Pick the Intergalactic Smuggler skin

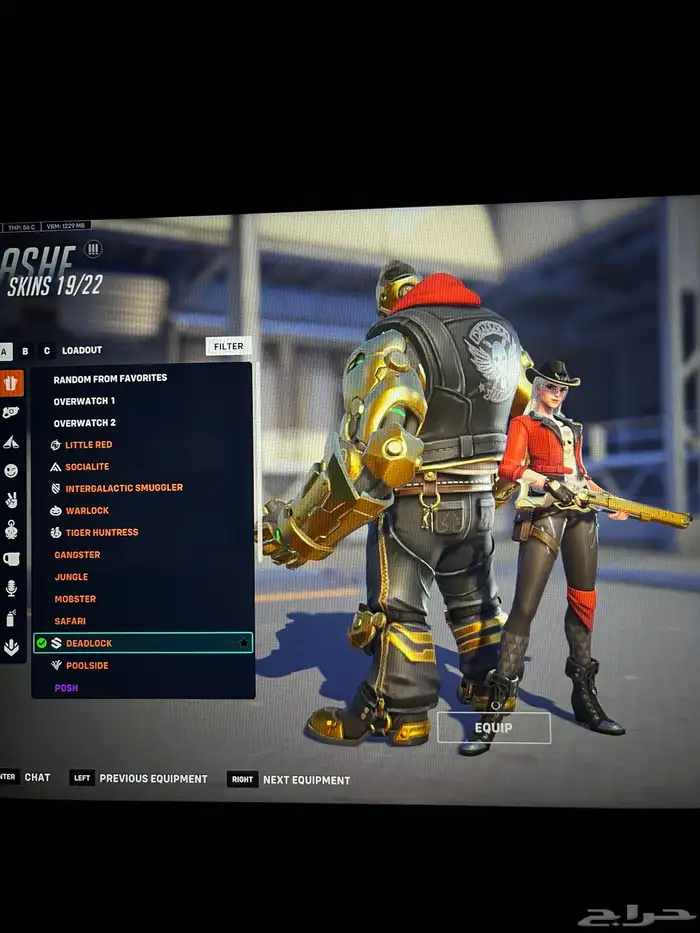(x=123, y=488)
